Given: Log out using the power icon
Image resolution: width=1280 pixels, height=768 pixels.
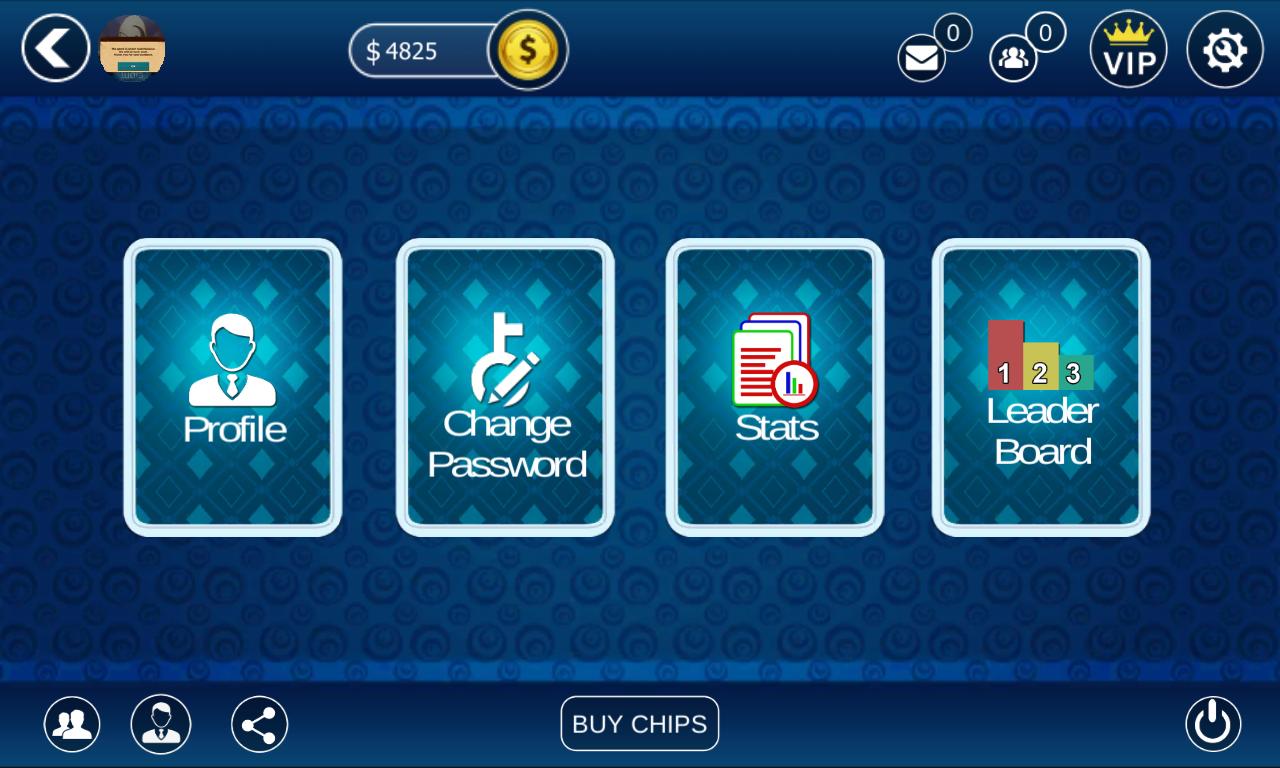Looking at the screenshot, I should click(1212, 724).
